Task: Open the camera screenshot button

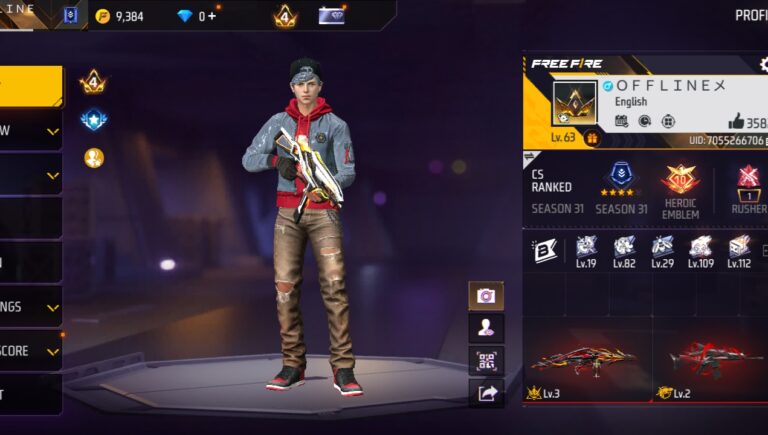Action: (x=486, y=296)
